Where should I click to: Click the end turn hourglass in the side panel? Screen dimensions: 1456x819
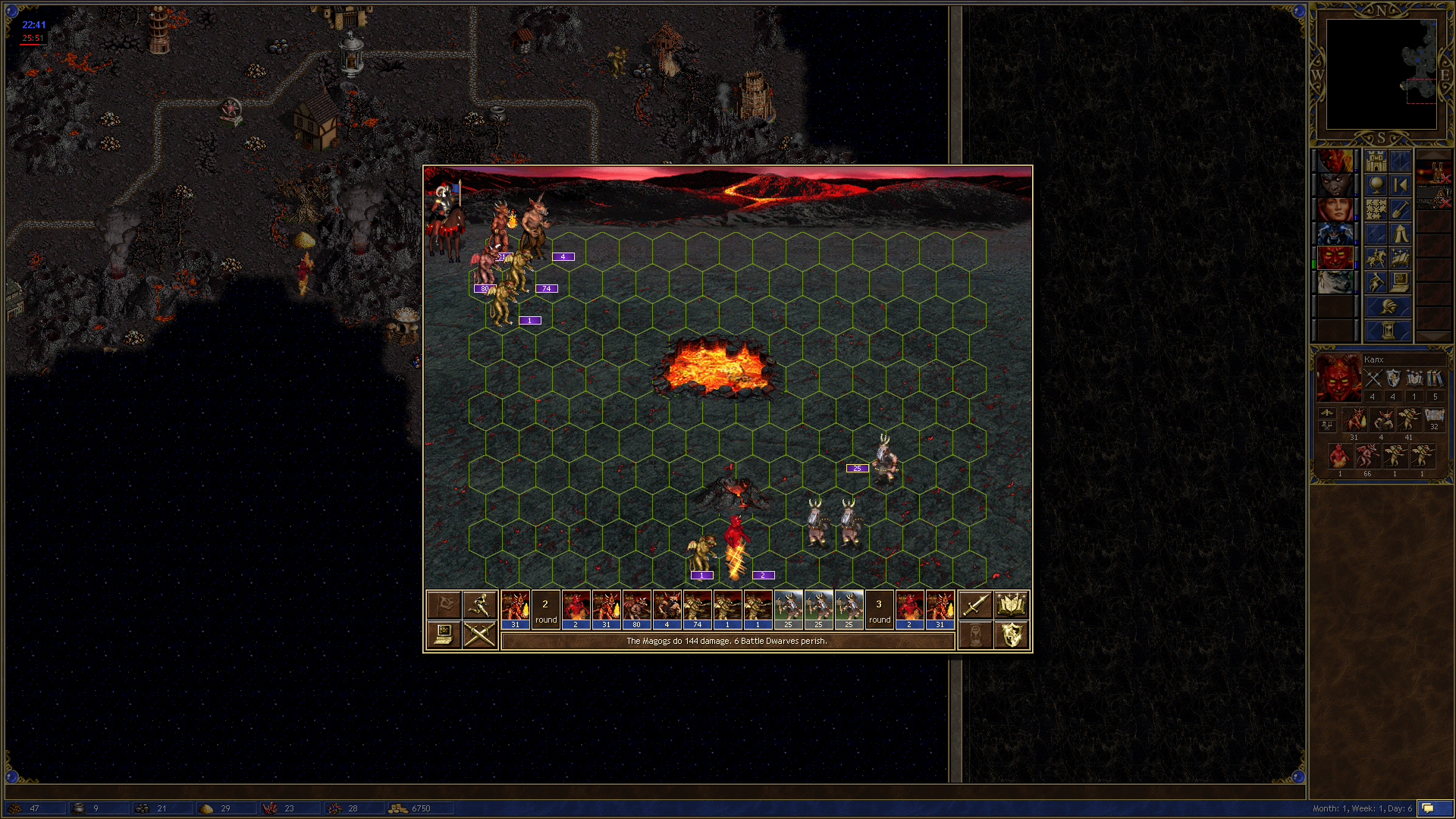click(x=1388, y=331)
